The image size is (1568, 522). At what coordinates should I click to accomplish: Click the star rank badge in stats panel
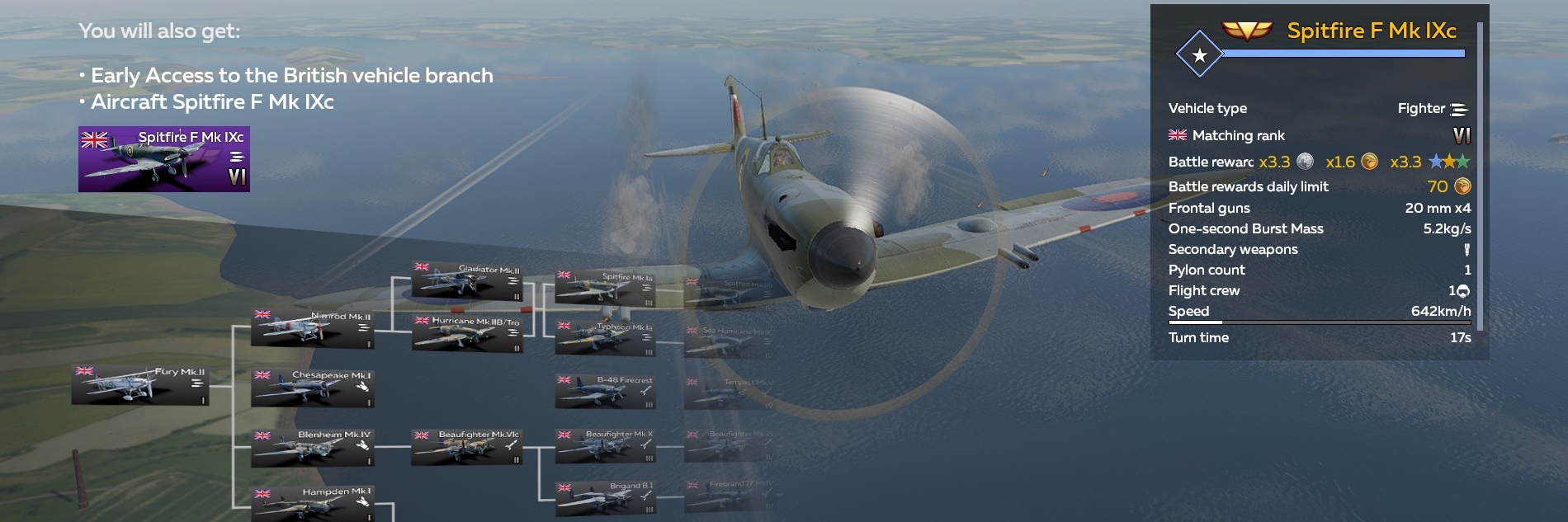pyautogui.click(x=1199, y=55)
